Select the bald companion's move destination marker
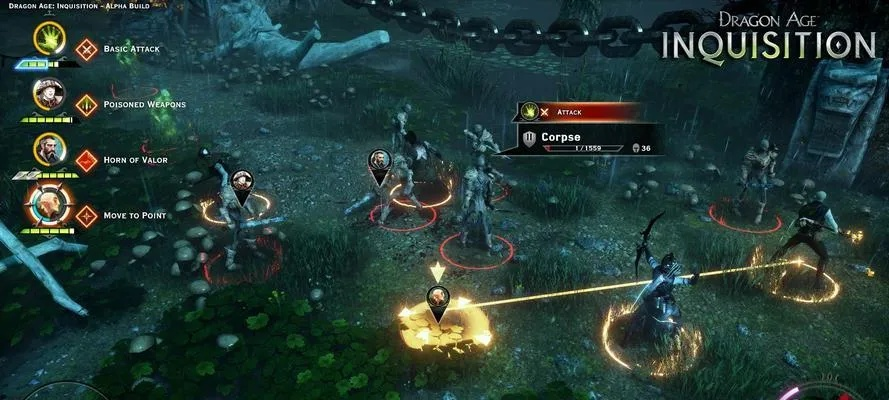This screenshot has width=889, height=400. coord(438,299)
